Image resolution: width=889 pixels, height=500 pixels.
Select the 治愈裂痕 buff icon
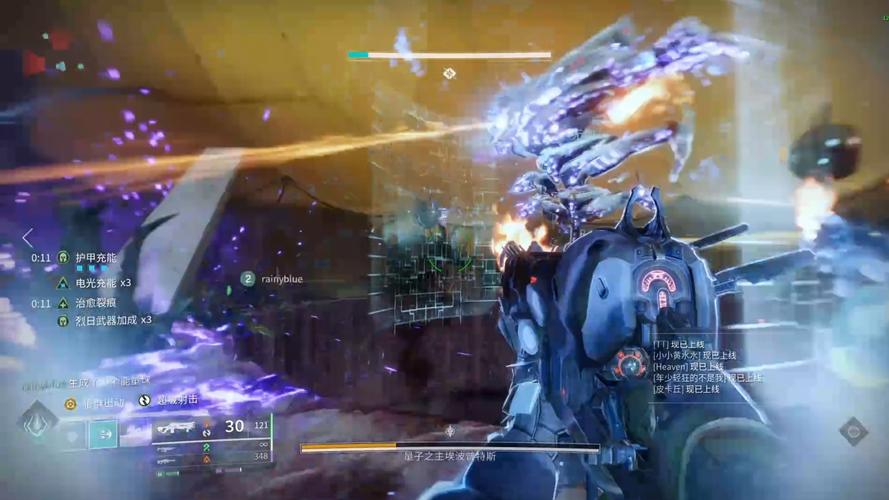click(x=63, y=303)
